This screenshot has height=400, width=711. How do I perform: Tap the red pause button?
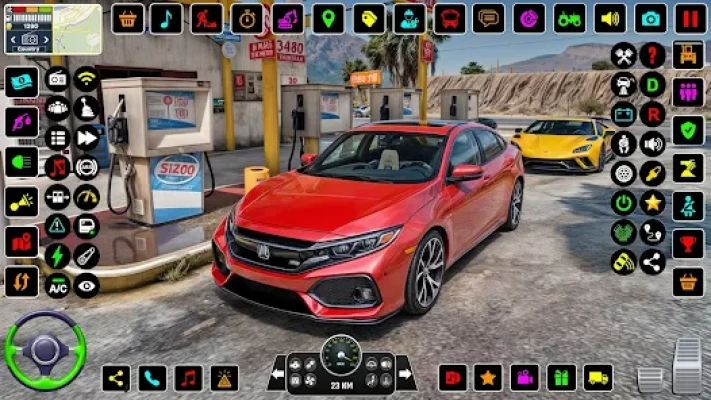(x=689, y=18)
